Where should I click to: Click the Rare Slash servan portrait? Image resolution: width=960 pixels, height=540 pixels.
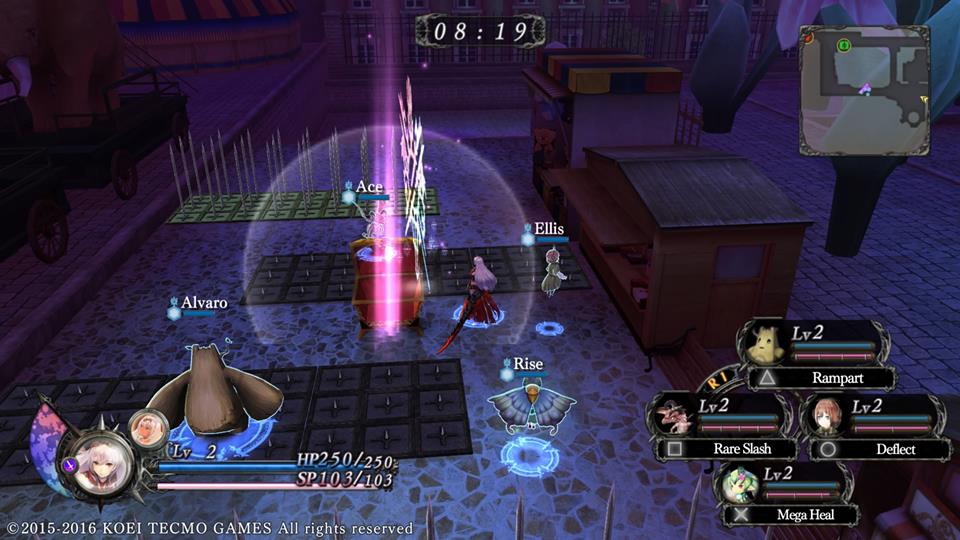pyautogui.click(x=671, y=414)
